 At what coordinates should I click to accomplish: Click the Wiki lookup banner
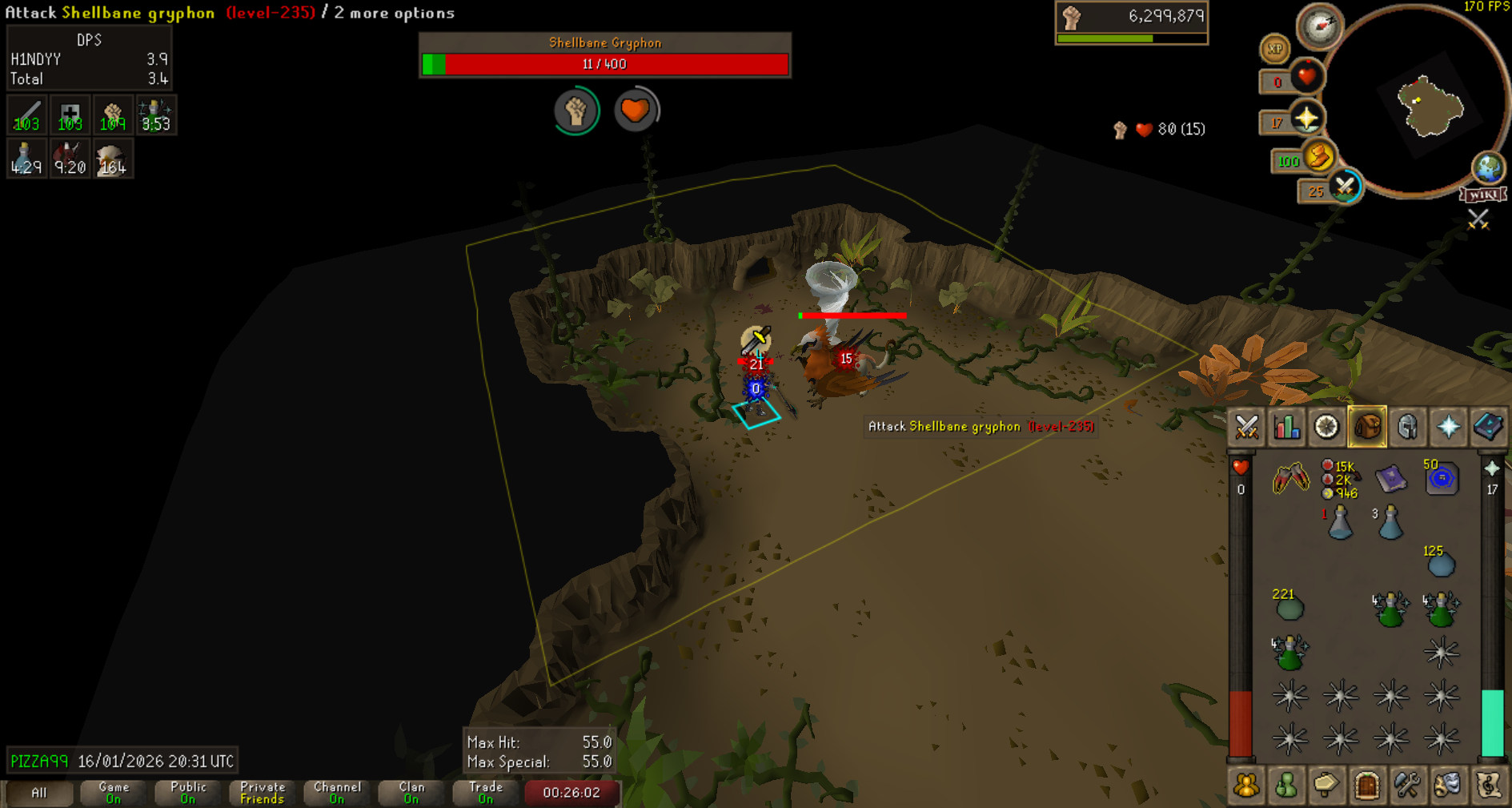click(x=1483, y=195)
